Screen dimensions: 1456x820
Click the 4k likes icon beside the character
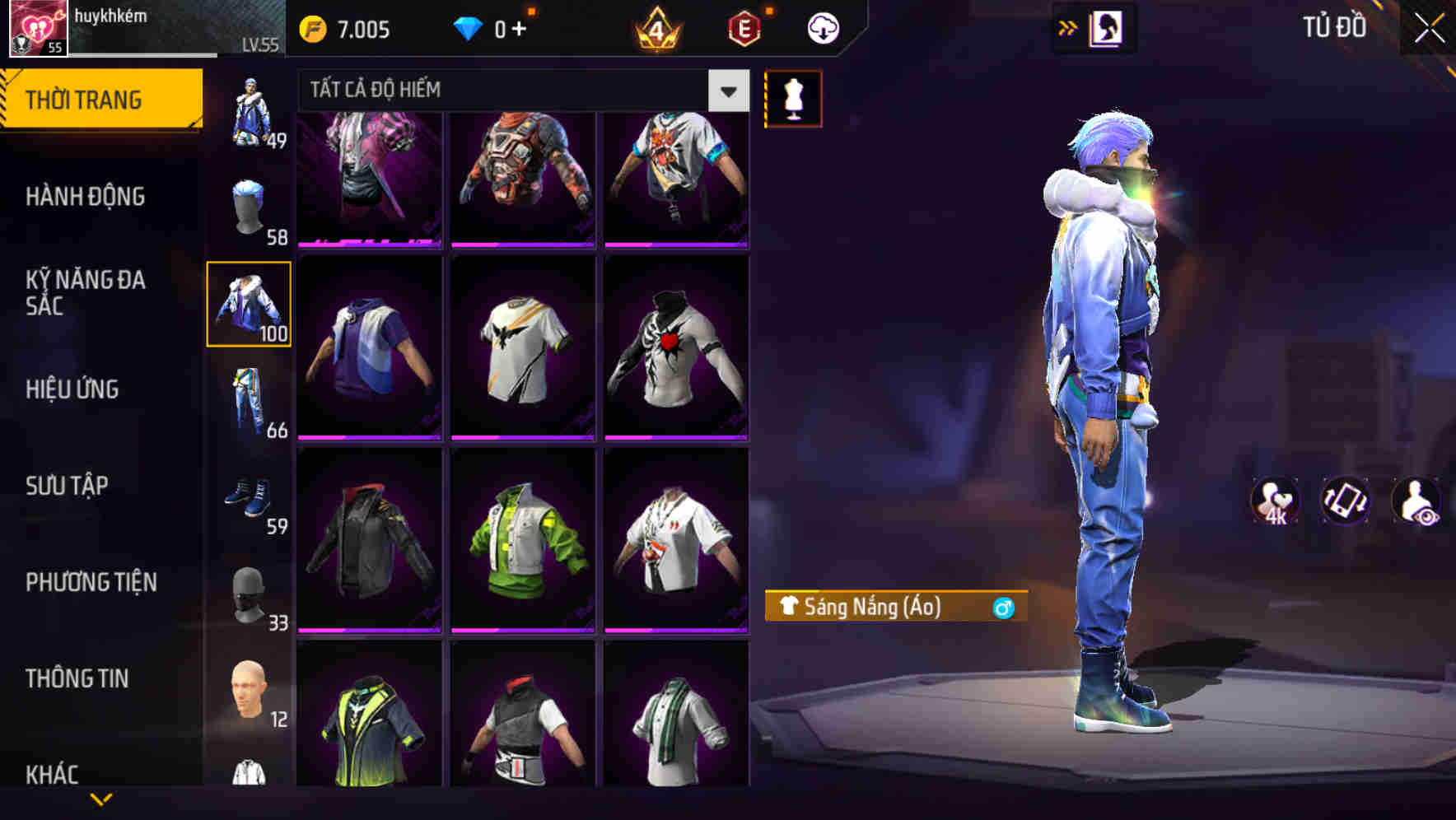pyautogui.click(x=1274, y=501)
